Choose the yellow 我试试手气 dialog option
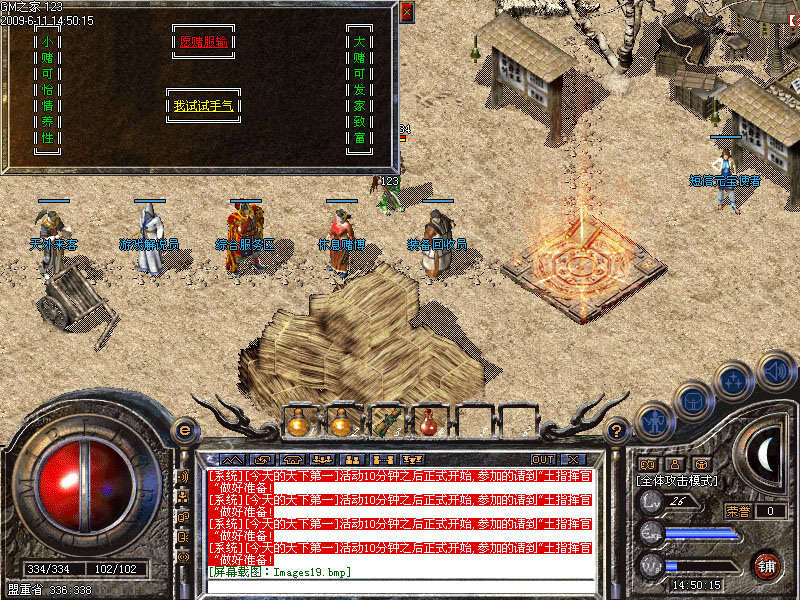 (204, 105)
